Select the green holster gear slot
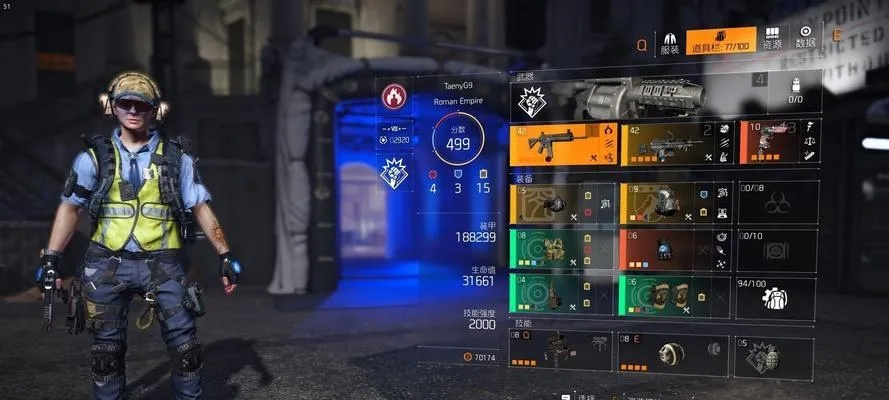The image size is (889, 400). [x=562, y=250]
